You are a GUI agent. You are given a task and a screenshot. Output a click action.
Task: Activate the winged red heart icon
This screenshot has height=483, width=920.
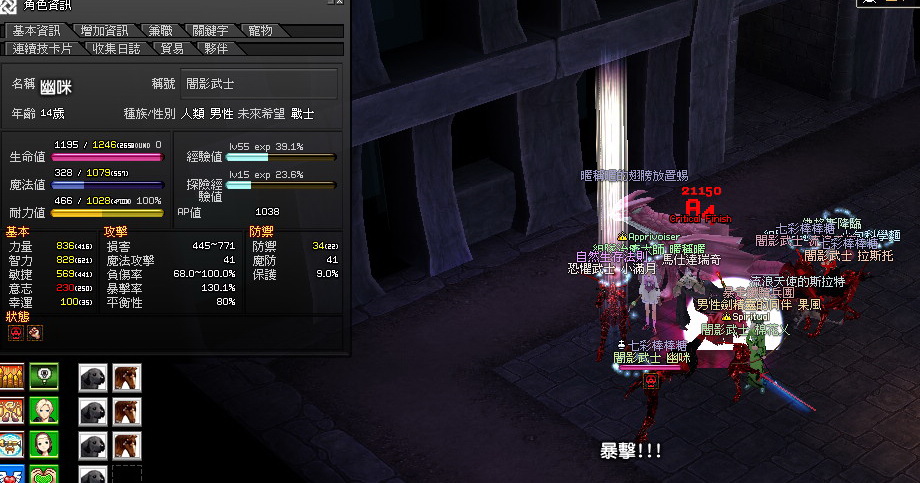coord(11,475)
